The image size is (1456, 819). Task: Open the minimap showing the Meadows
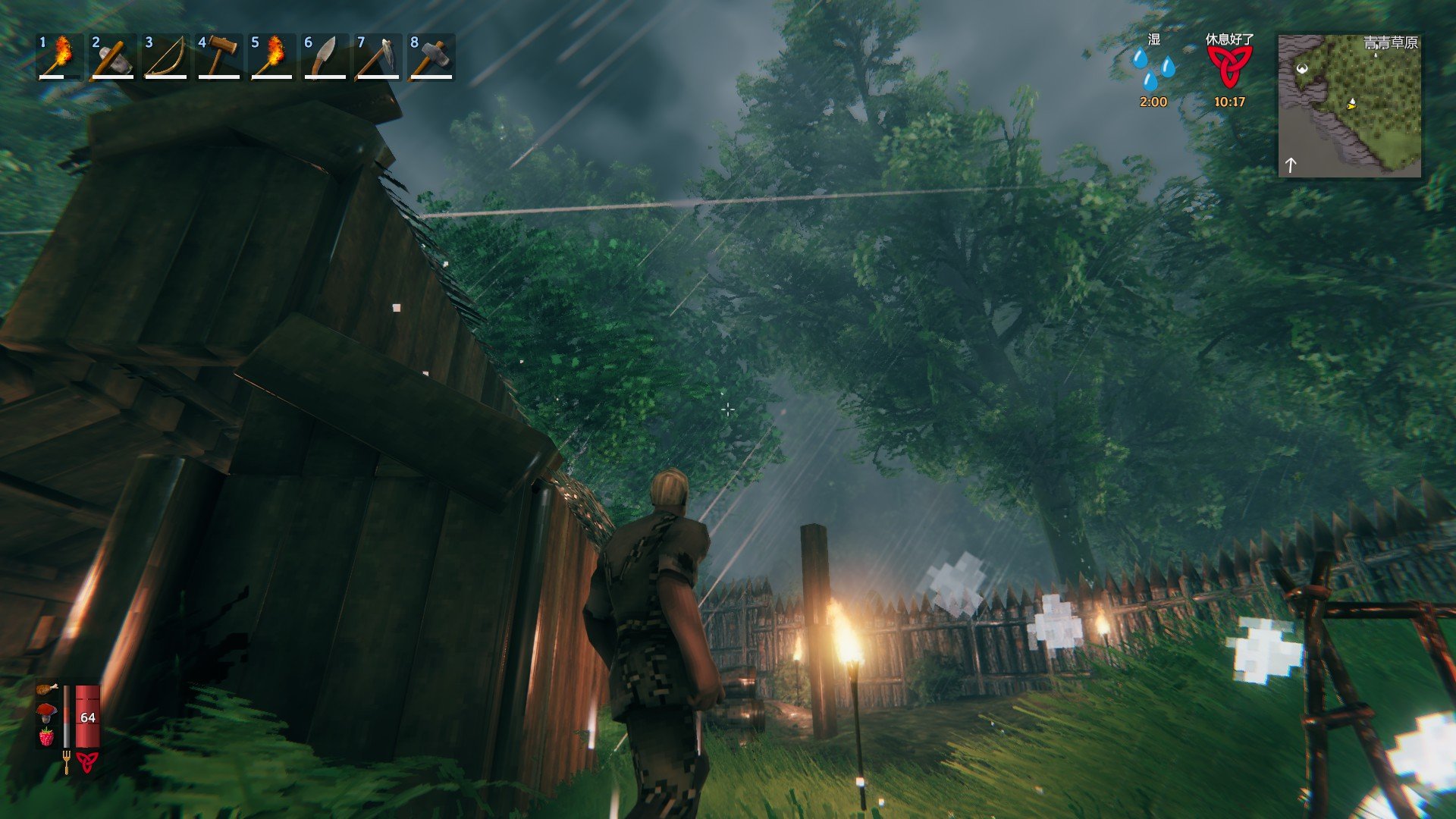[1350, 106]
